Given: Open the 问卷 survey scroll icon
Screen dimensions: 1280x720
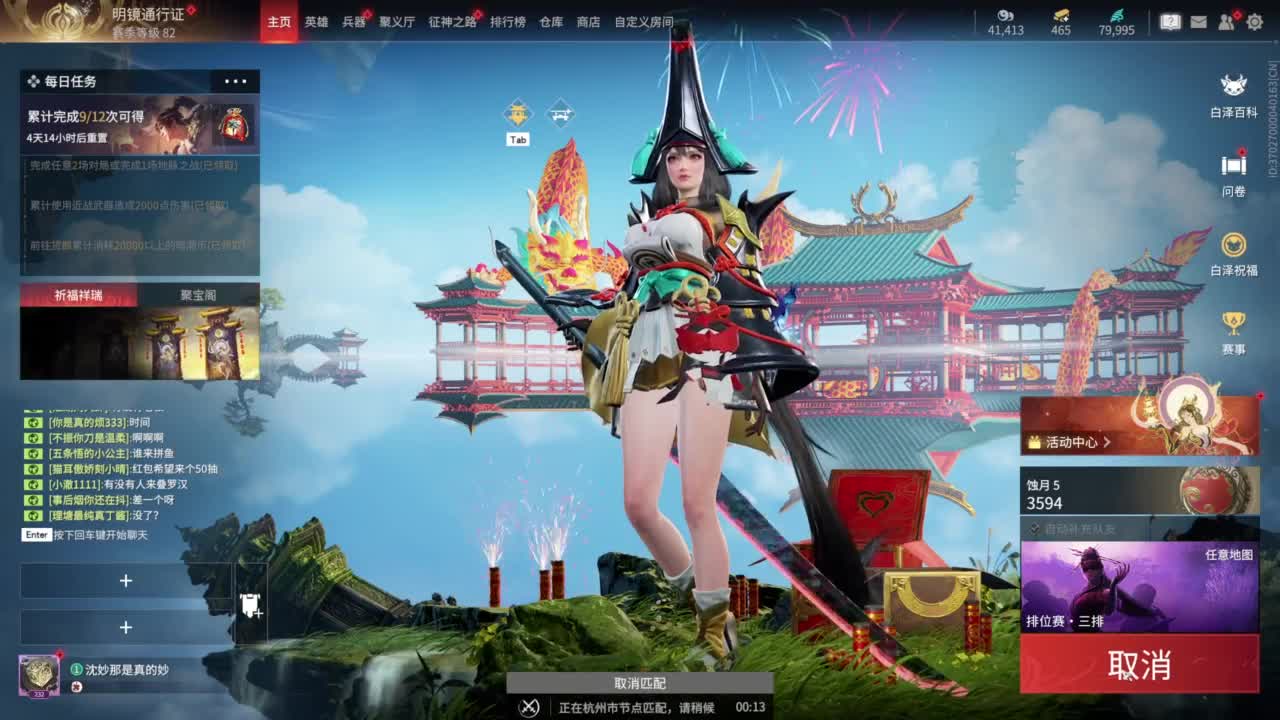Looking at the screenshot, I should pos(1231,166).
